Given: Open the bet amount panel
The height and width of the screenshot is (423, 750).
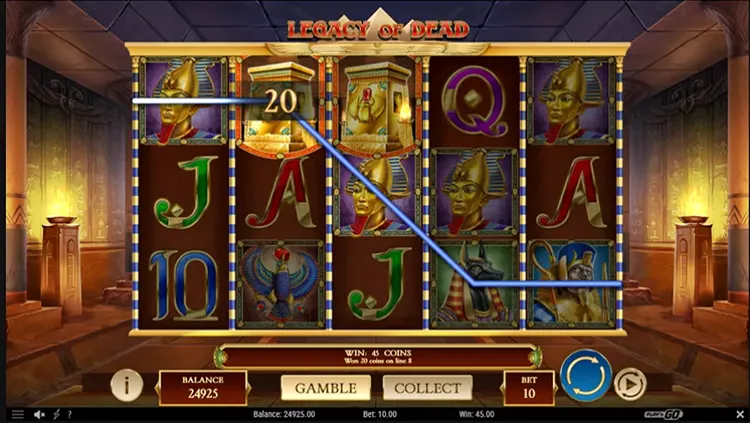Looking at the screenshot, I should click(529, 387).
